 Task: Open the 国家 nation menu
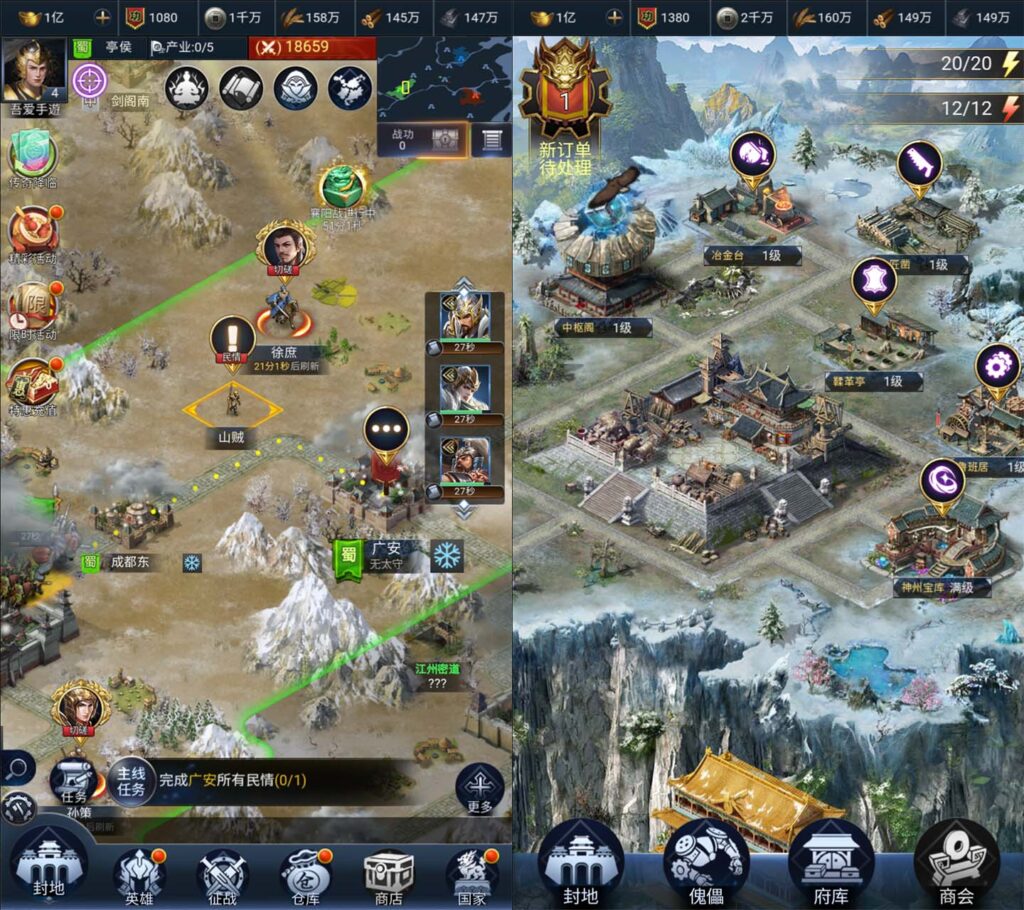470,872
